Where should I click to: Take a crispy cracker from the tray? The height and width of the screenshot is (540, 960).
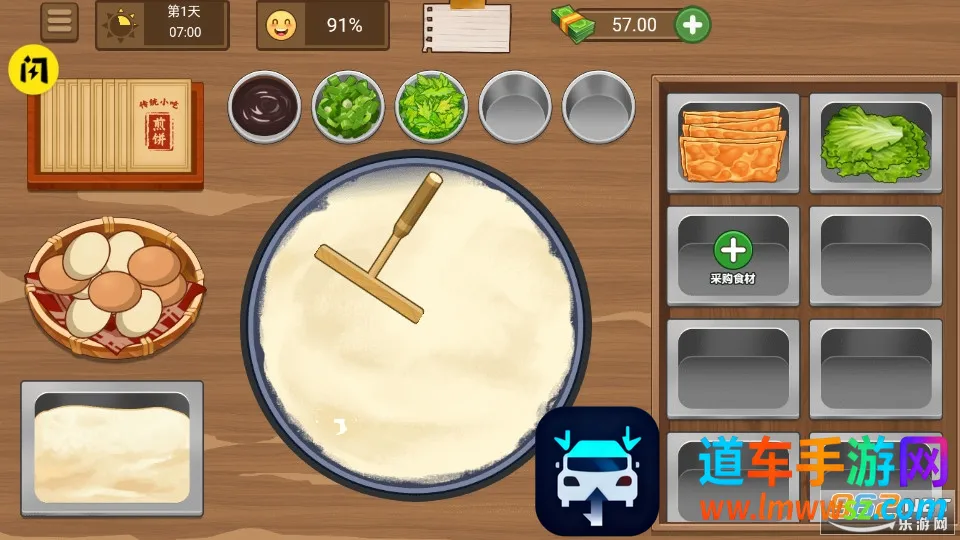coord(733,144)
